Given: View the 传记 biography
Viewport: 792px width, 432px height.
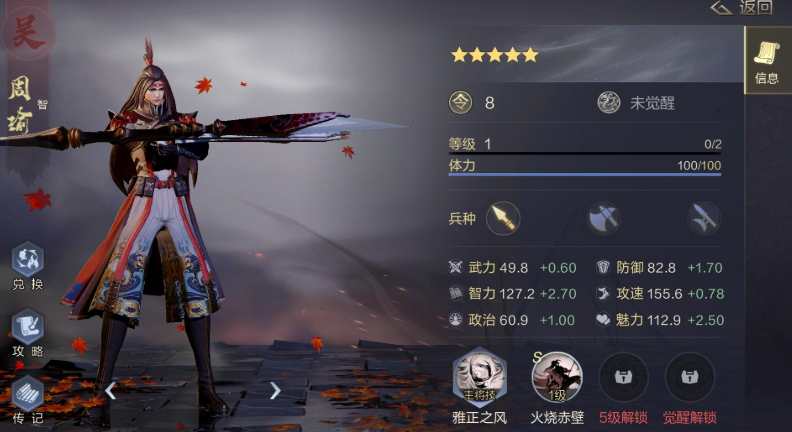Looking at the screenshot, I should pos(27,397).
